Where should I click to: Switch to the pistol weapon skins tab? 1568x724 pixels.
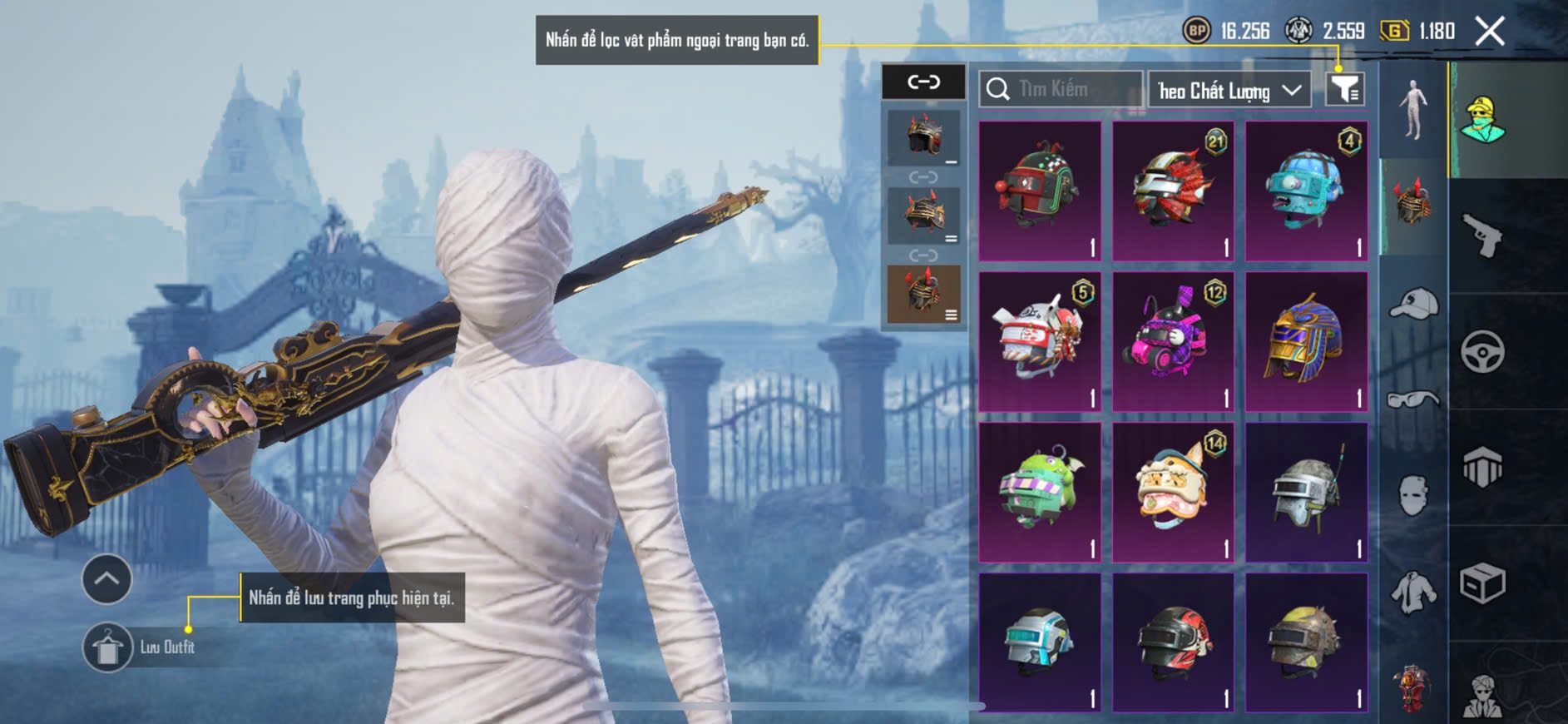(1482, 236)
